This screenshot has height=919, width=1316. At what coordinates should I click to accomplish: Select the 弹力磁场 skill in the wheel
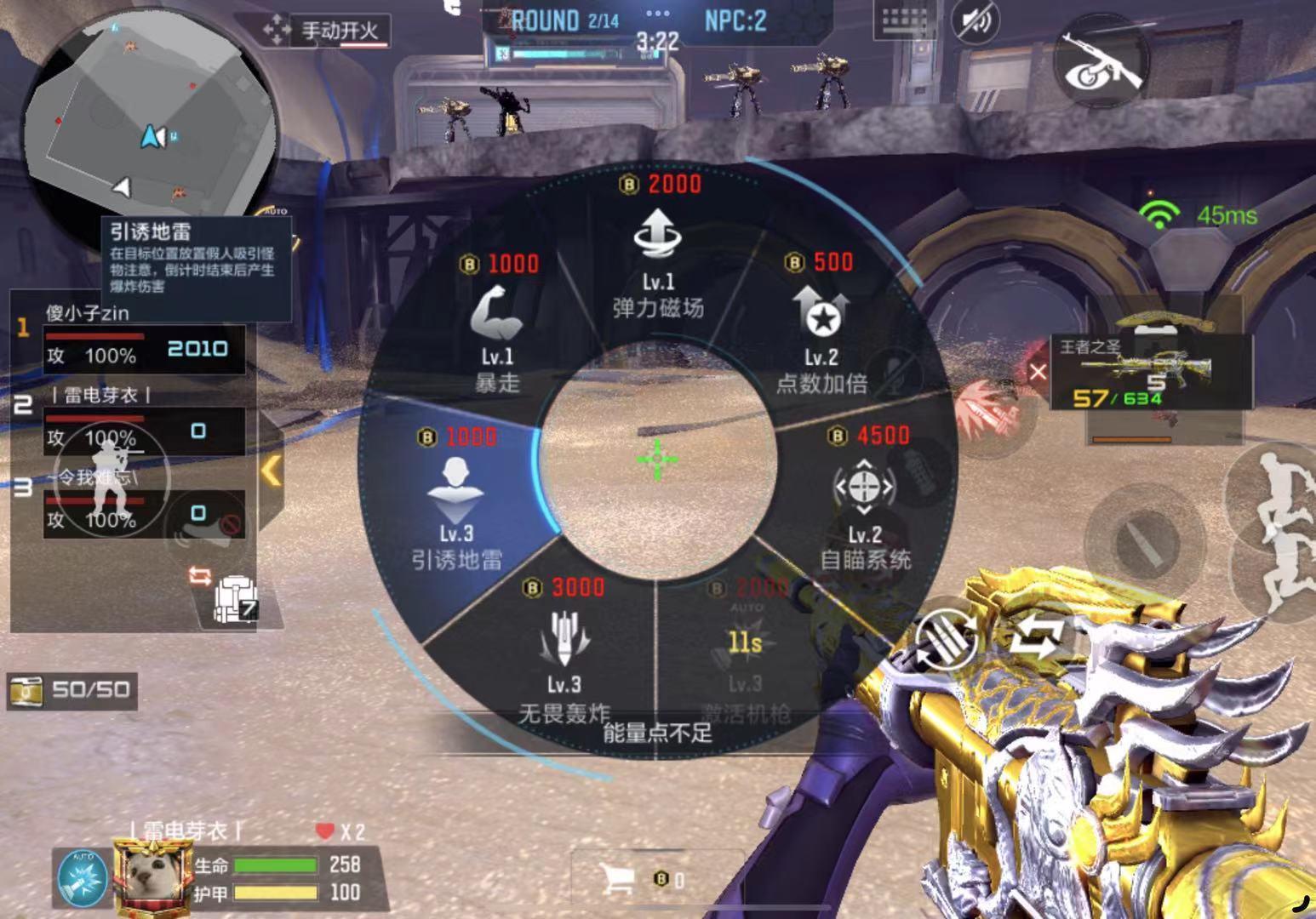657,255
